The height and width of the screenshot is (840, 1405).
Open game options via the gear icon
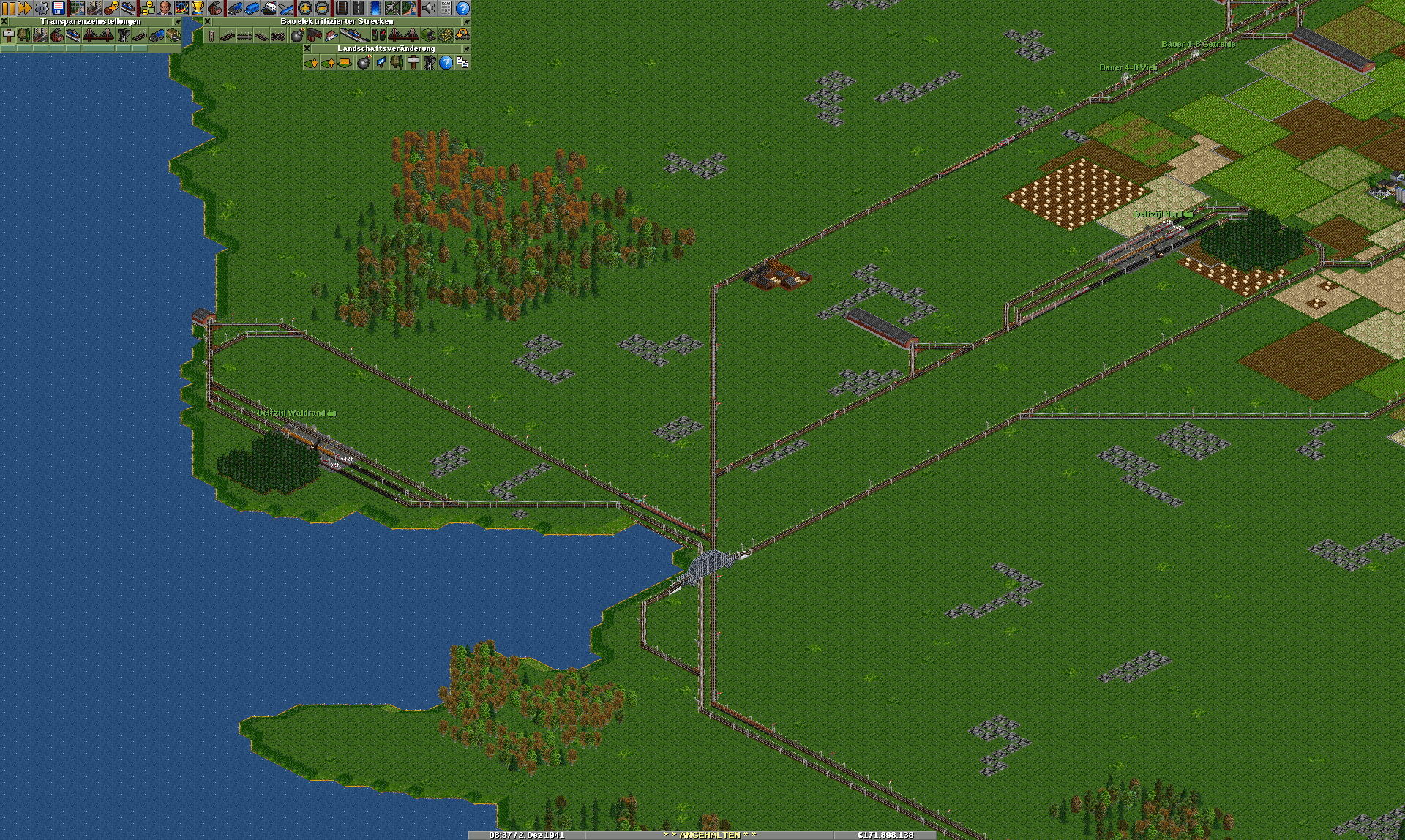(x=42, y=8)
